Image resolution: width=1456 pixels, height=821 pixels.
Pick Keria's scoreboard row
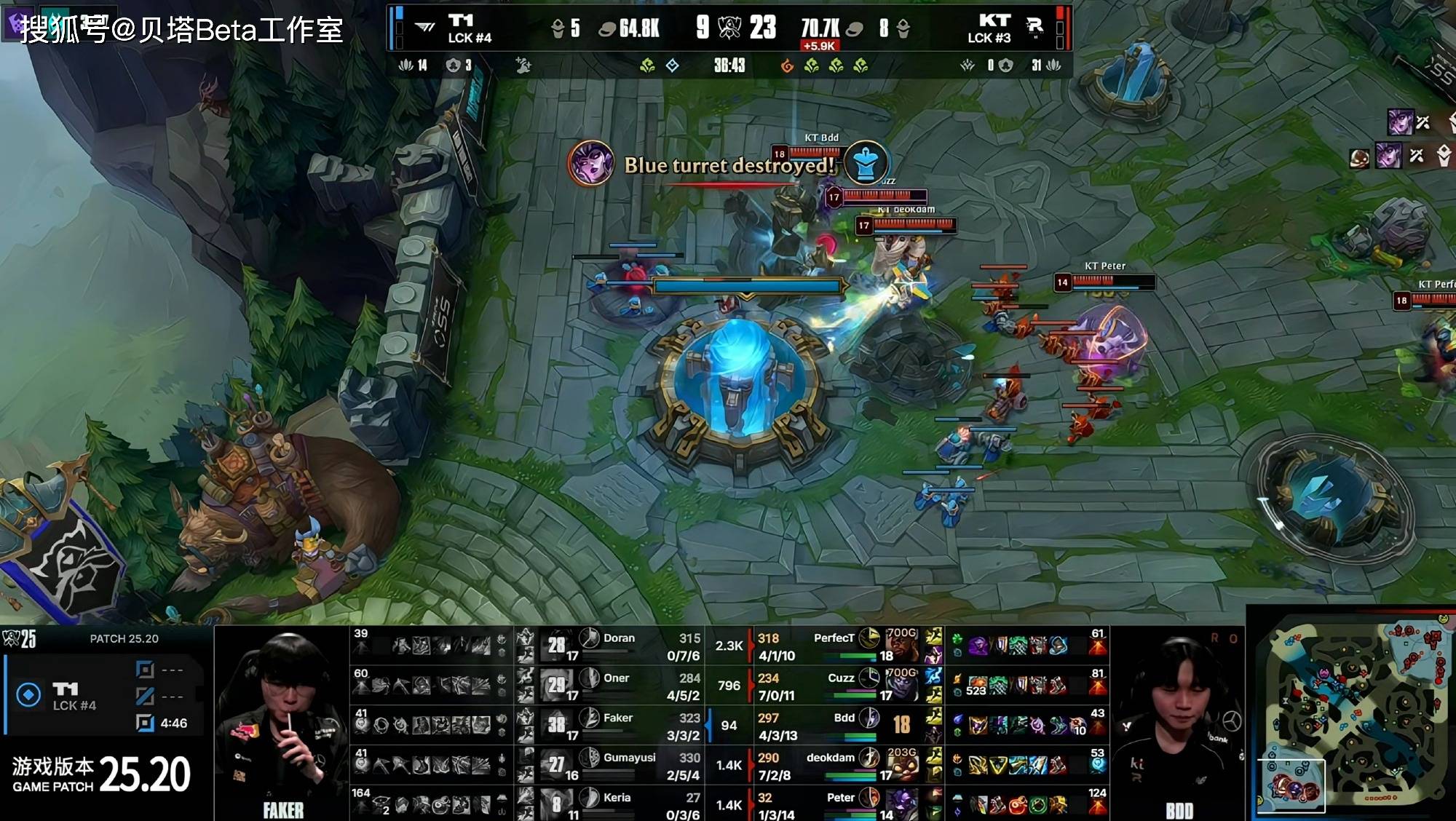(x=619, y=804)
